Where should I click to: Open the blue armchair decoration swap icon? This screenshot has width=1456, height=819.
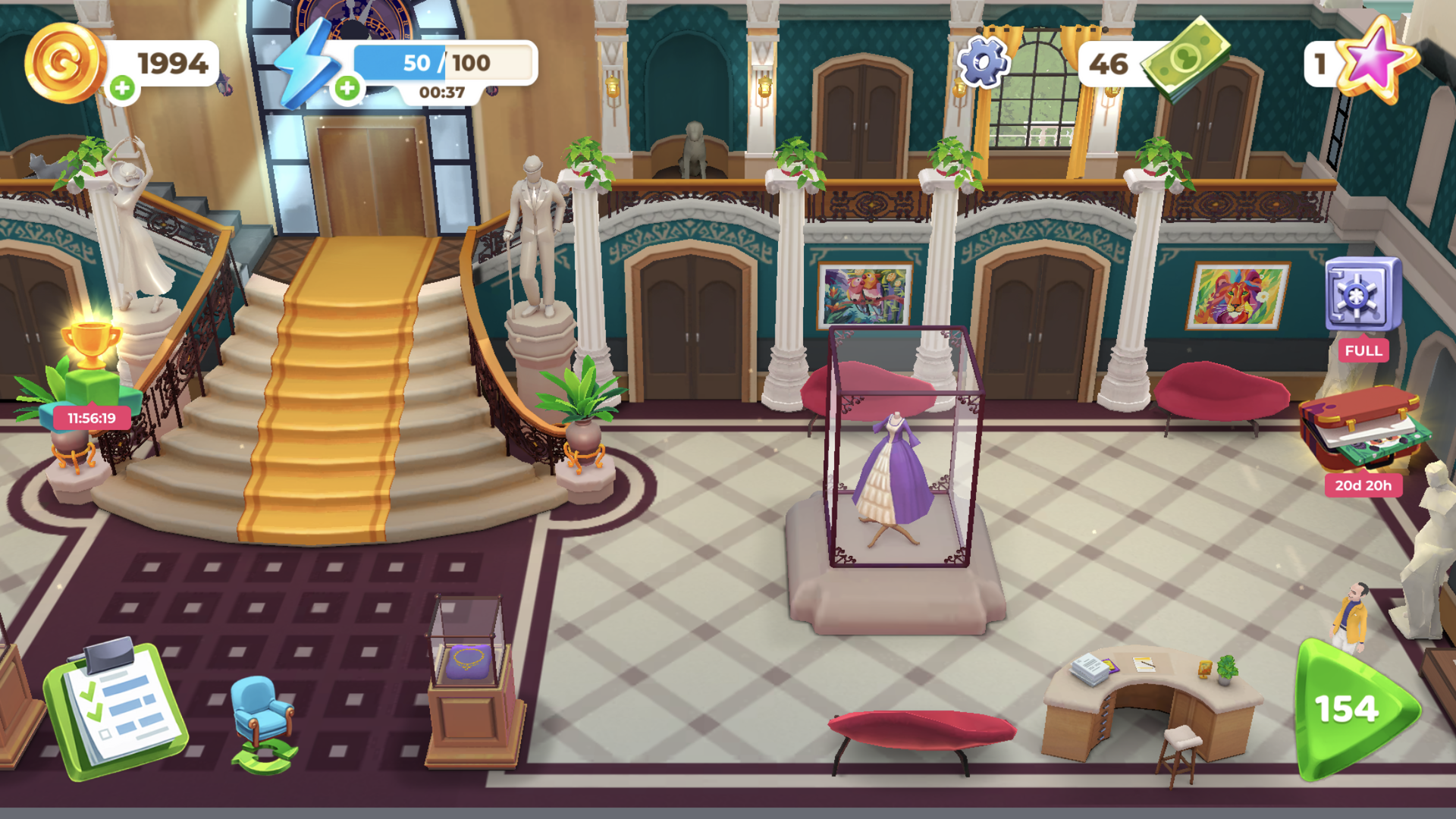tap(263, 723)
